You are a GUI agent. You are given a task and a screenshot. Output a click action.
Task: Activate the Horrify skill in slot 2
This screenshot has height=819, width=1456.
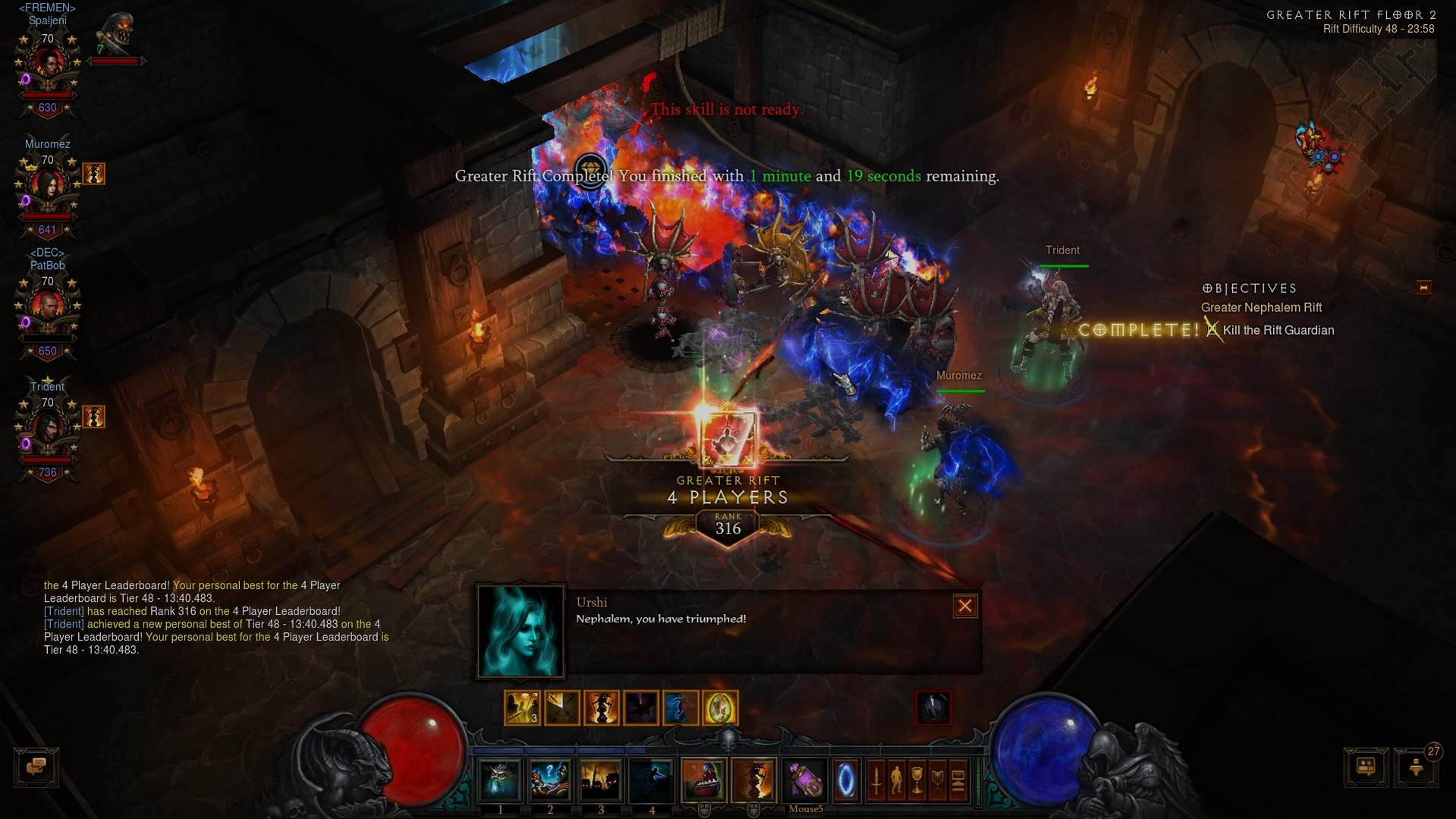[550, 780]
